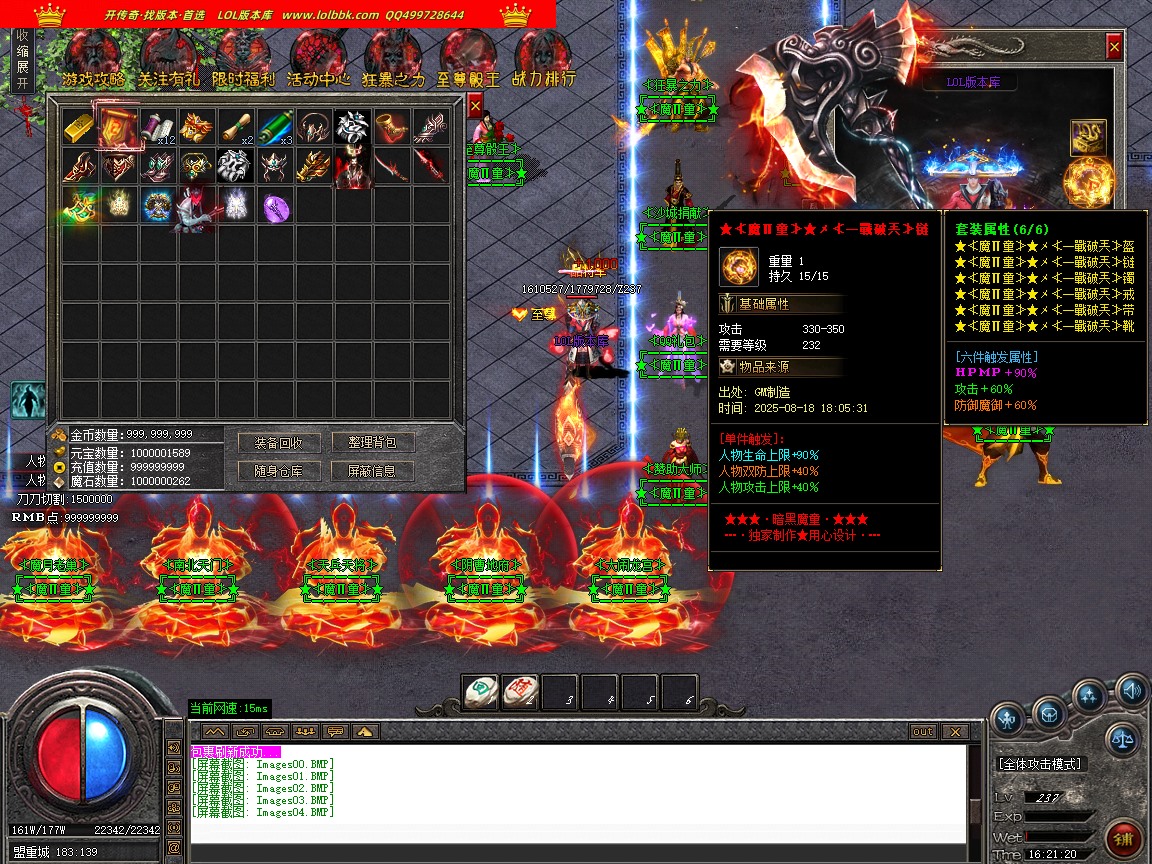Image resolution: width=1152 pixels, height=864 pixels.
Task: Click the balance scales trade button
Action: 1122,740
